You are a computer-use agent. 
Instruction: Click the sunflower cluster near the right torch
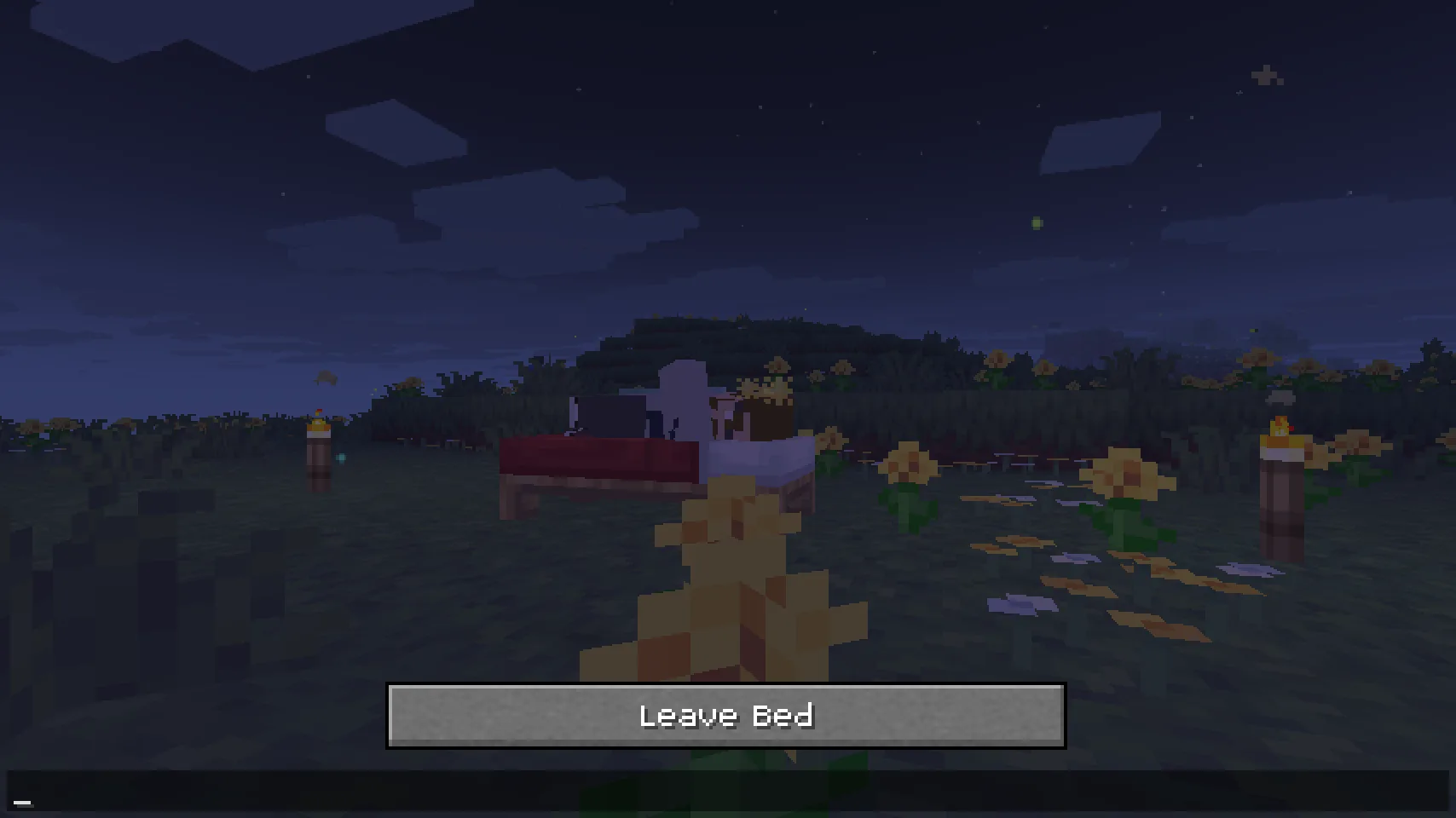click(1355, 443)
